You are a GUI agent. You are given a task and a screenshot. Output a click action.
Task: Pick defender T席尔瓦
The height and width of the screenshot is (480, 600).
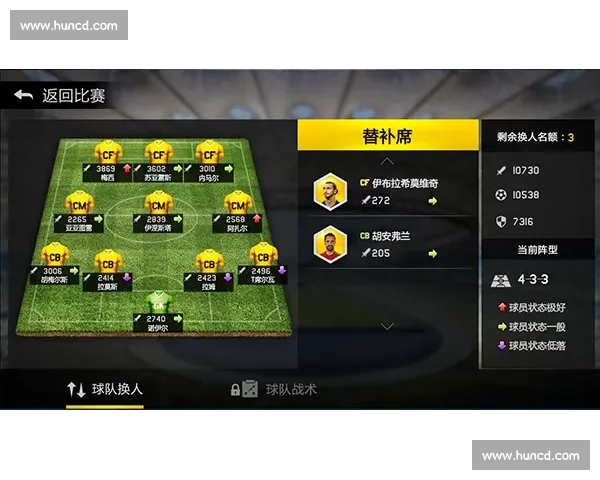click(263, 261)
